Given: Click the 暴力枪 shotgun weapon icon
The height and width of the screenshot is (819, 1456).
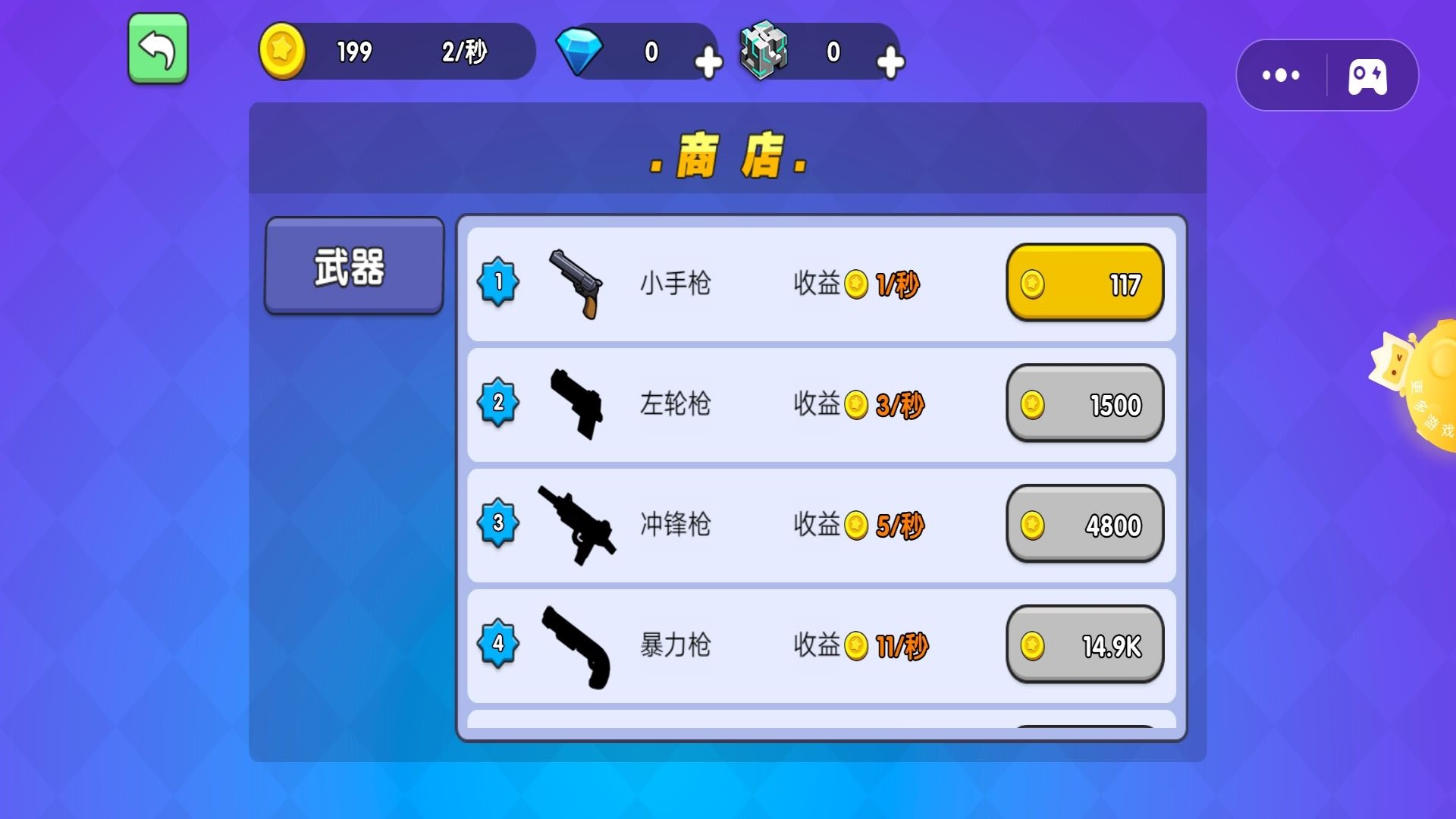Looking at the screenshot, I should coord(576,646).
